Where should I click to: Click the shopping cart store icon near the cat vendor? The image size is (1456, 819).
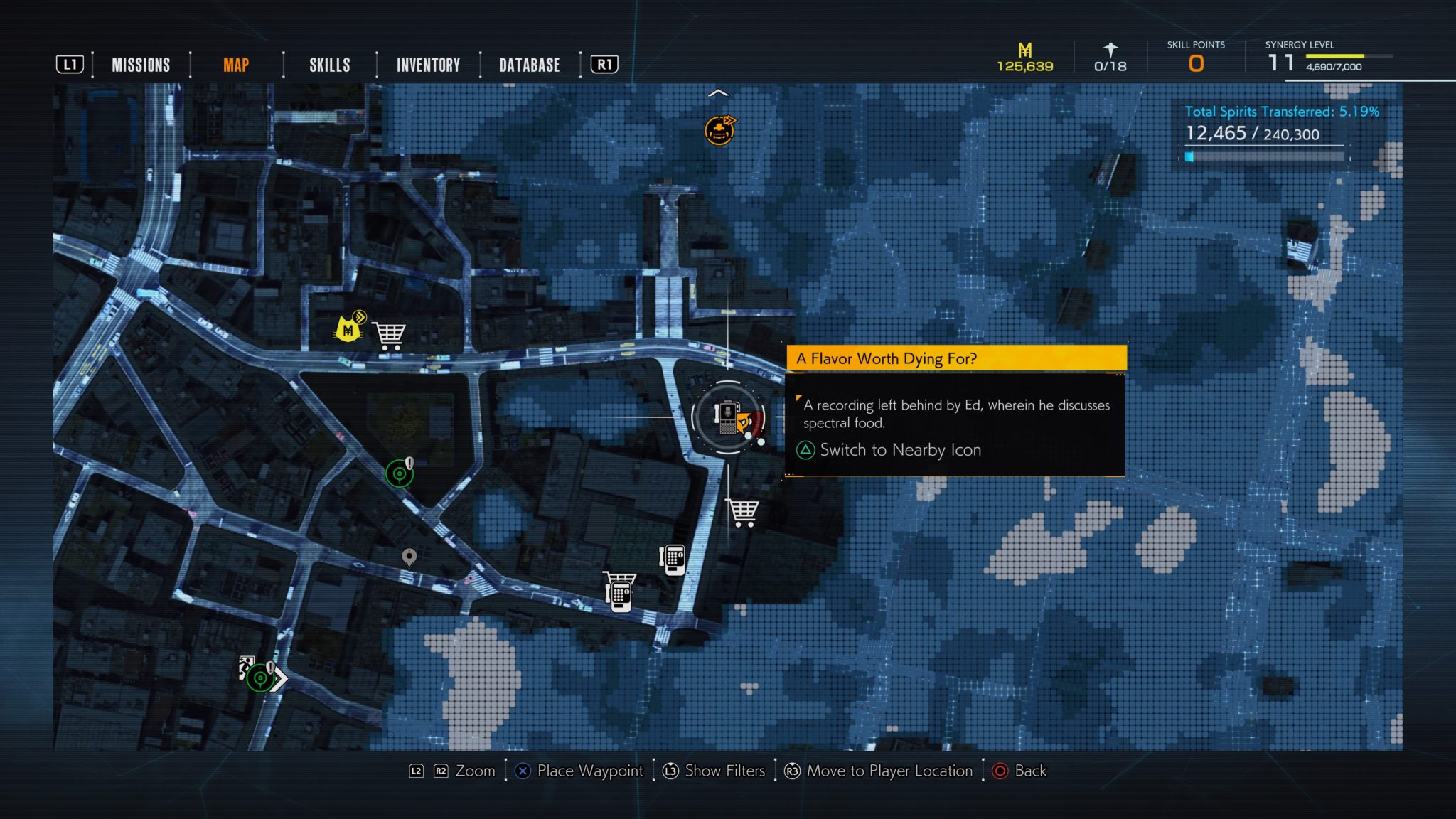click(x=390, y=334)
